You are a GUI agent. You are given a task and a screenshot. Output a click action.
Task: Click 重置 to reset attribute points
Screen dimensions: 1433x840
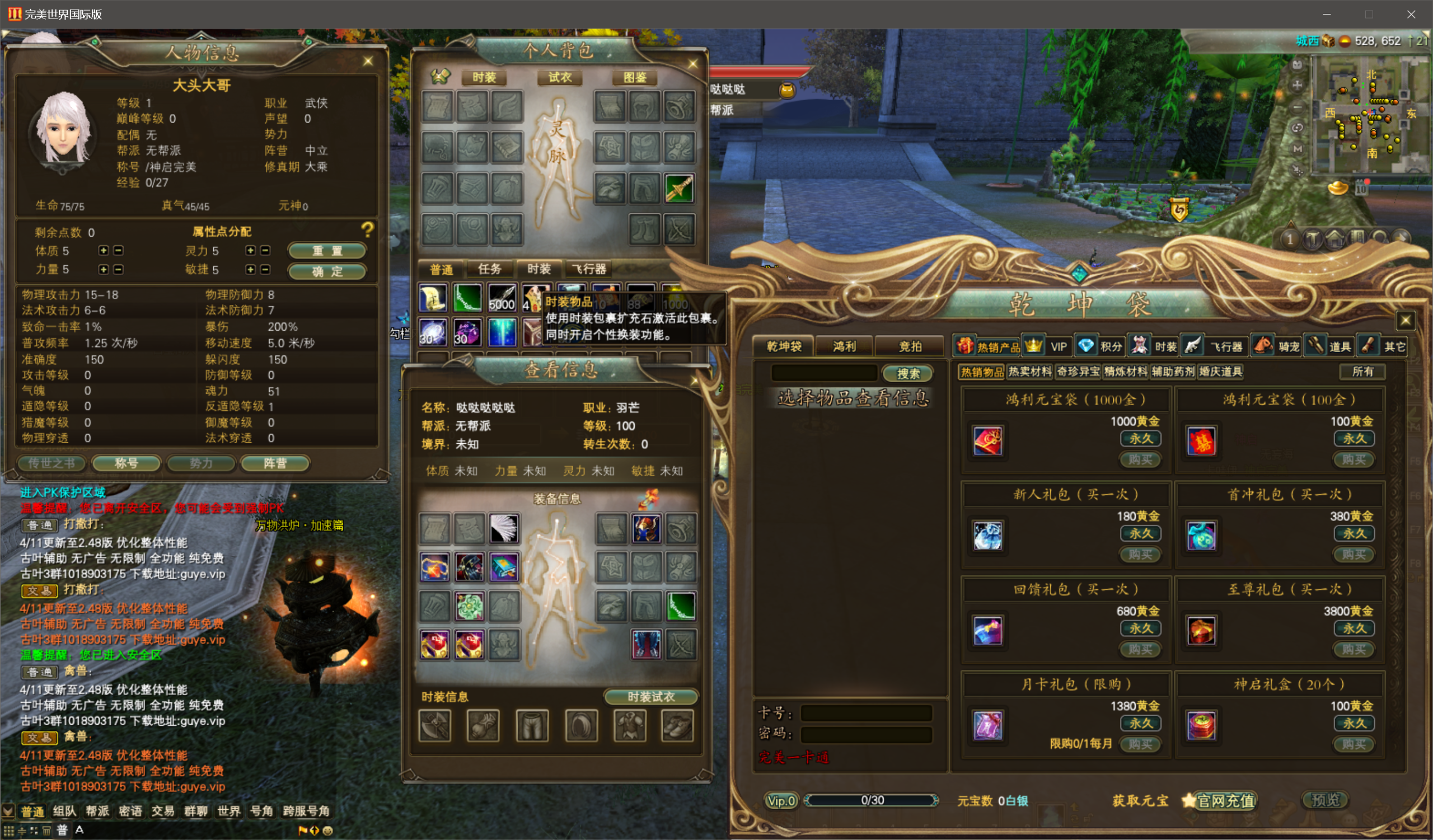pos(326,251)
